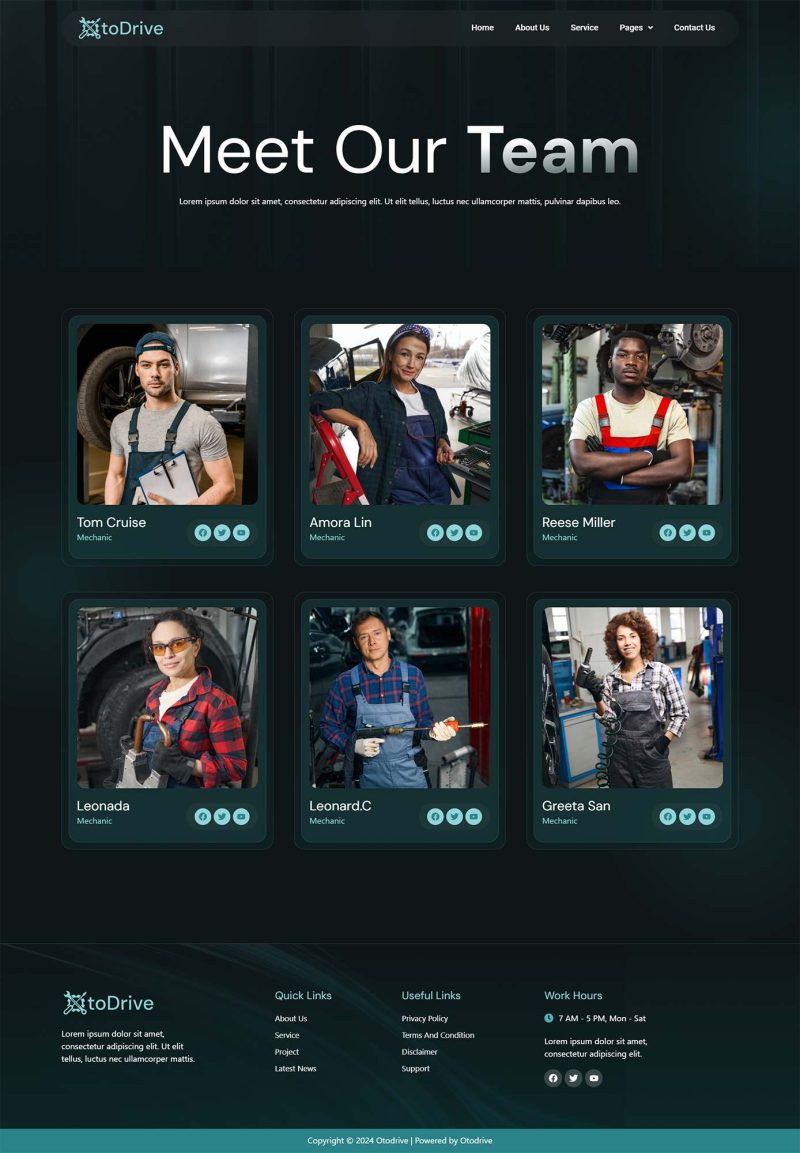Go to About Us in top navigation
Screen dimensions: 800x1153
[532, 28]
